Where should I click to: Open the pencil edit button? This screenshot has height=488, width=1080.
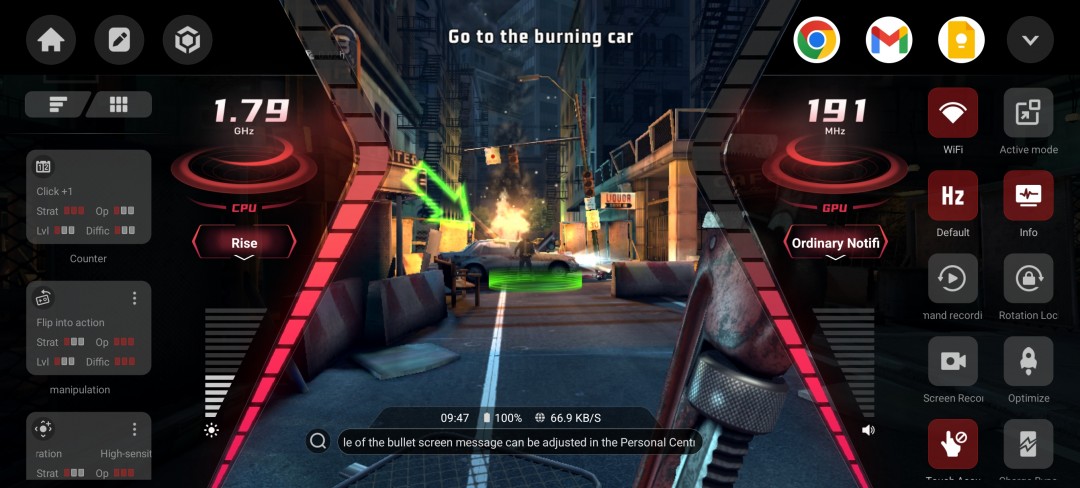coord(119,41)
